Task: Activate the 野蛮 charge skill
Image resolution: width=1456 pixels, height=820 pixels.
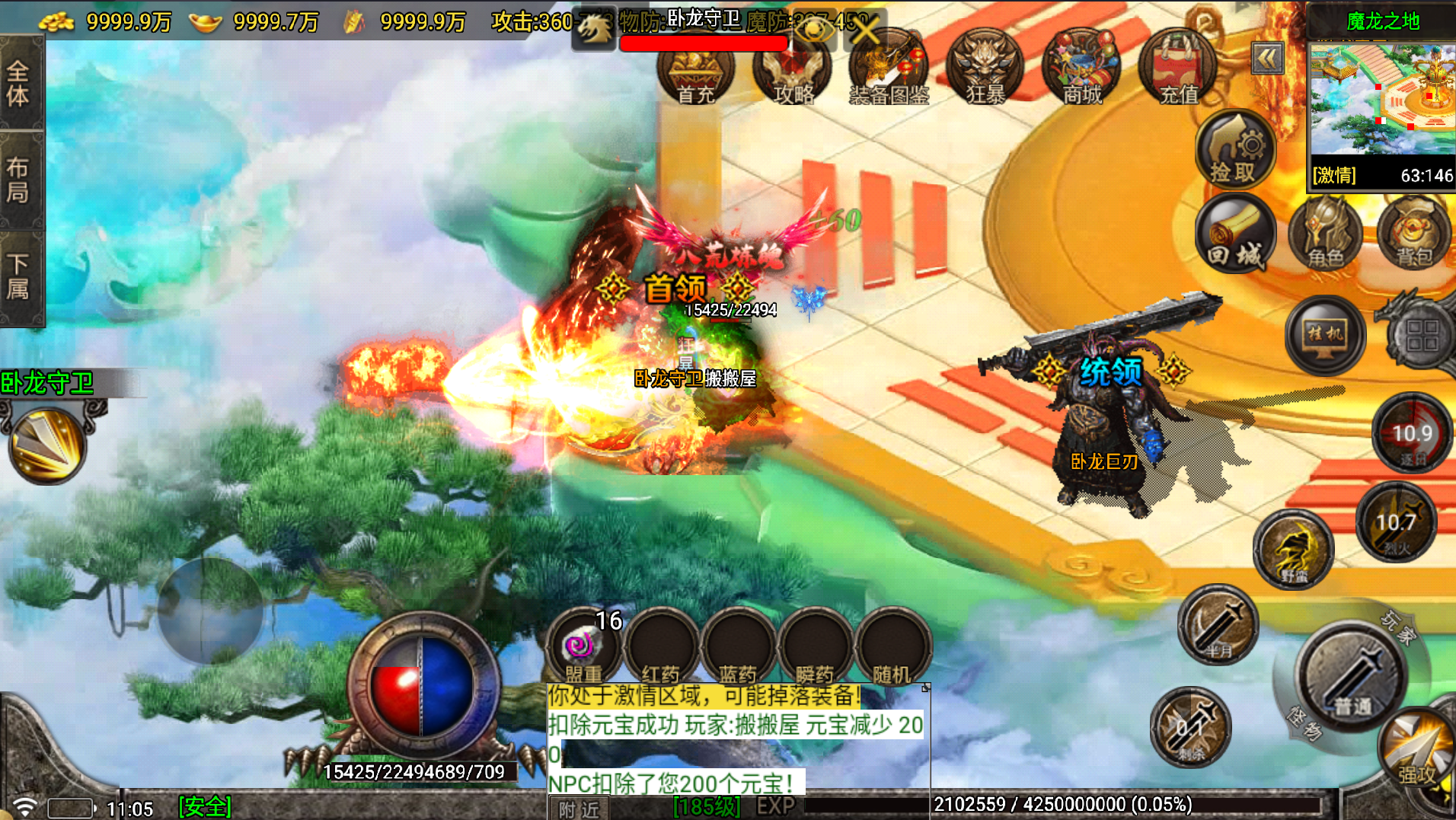Action: coord(1293,550)
